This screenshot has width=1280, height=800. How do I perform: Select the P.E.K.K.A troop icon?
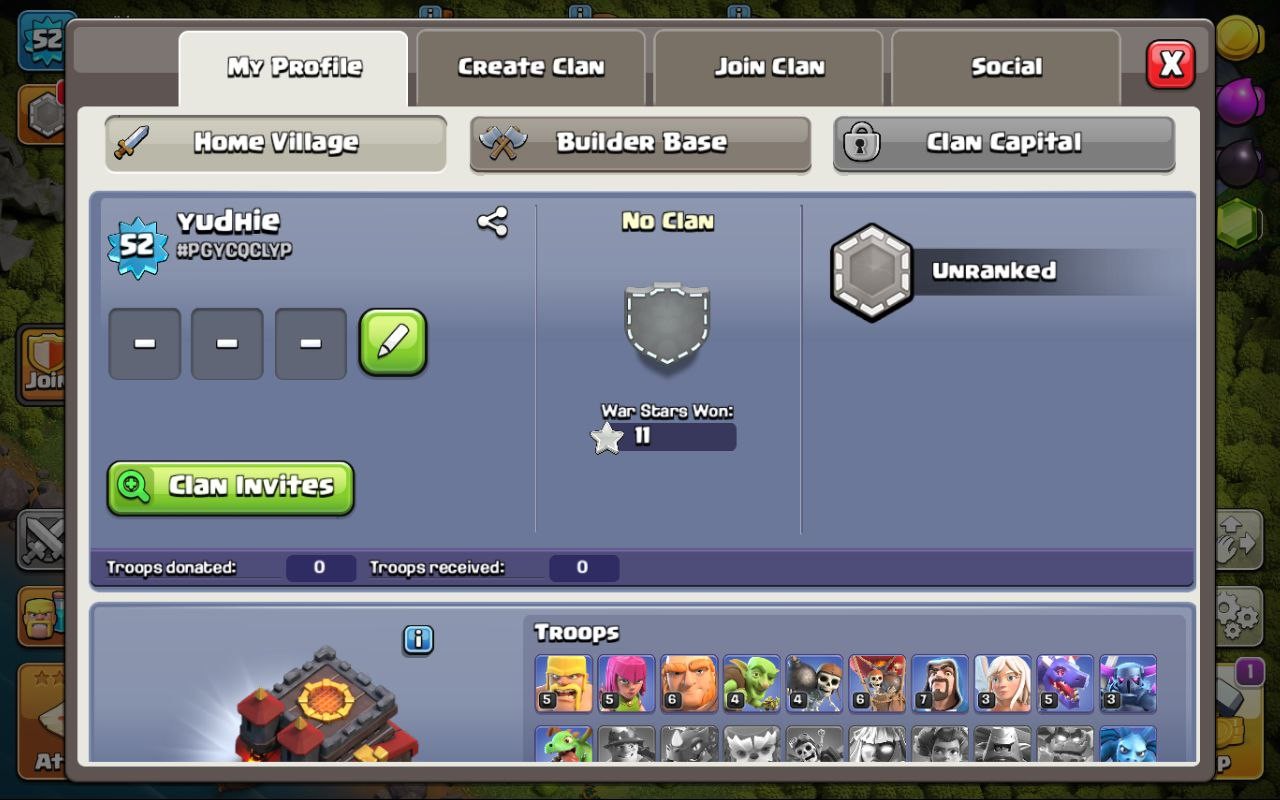1127,683
